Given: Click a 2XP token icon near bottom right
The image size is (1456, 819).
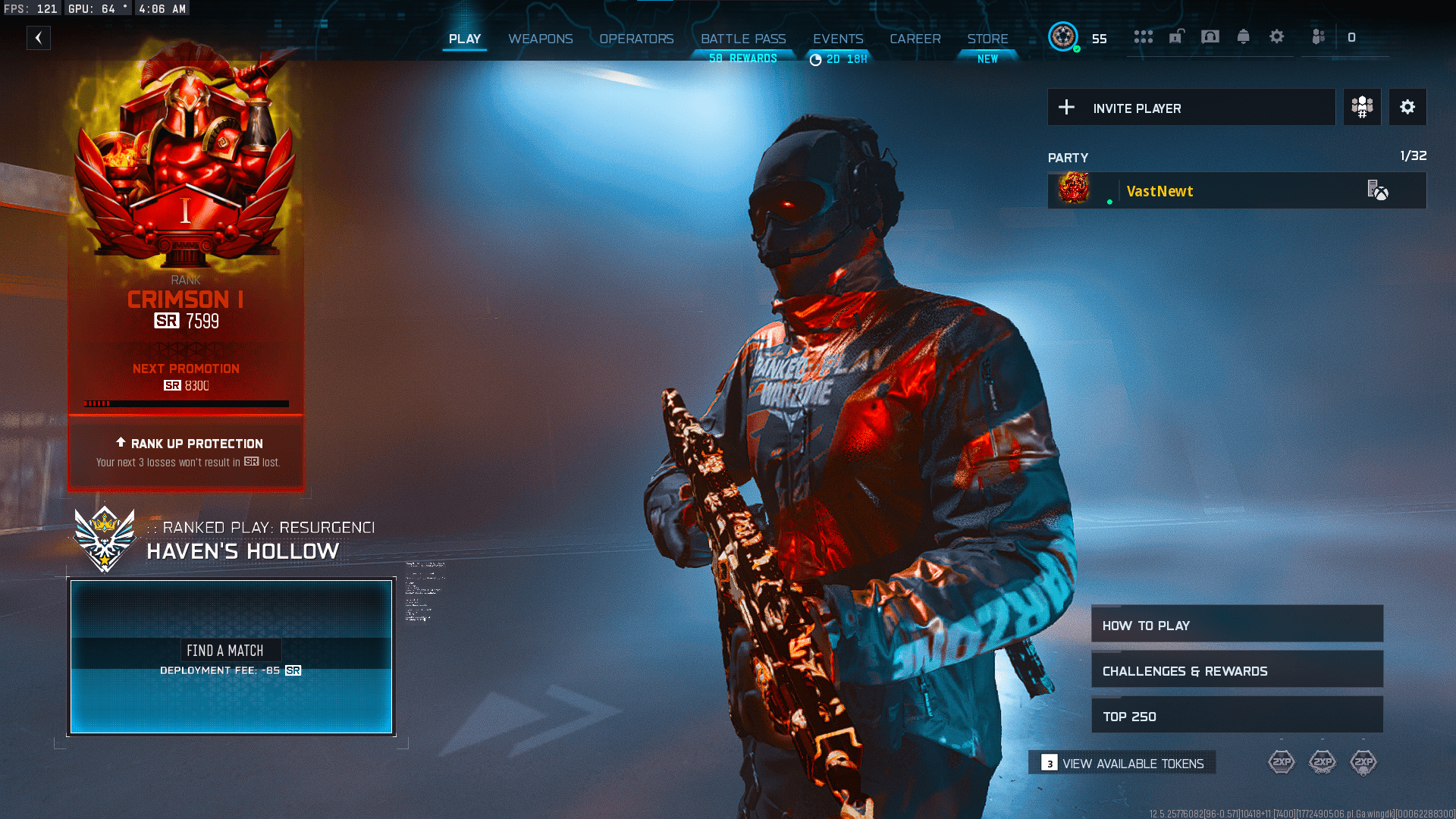Looking at the screenshot, I should tap(1282, 761).
